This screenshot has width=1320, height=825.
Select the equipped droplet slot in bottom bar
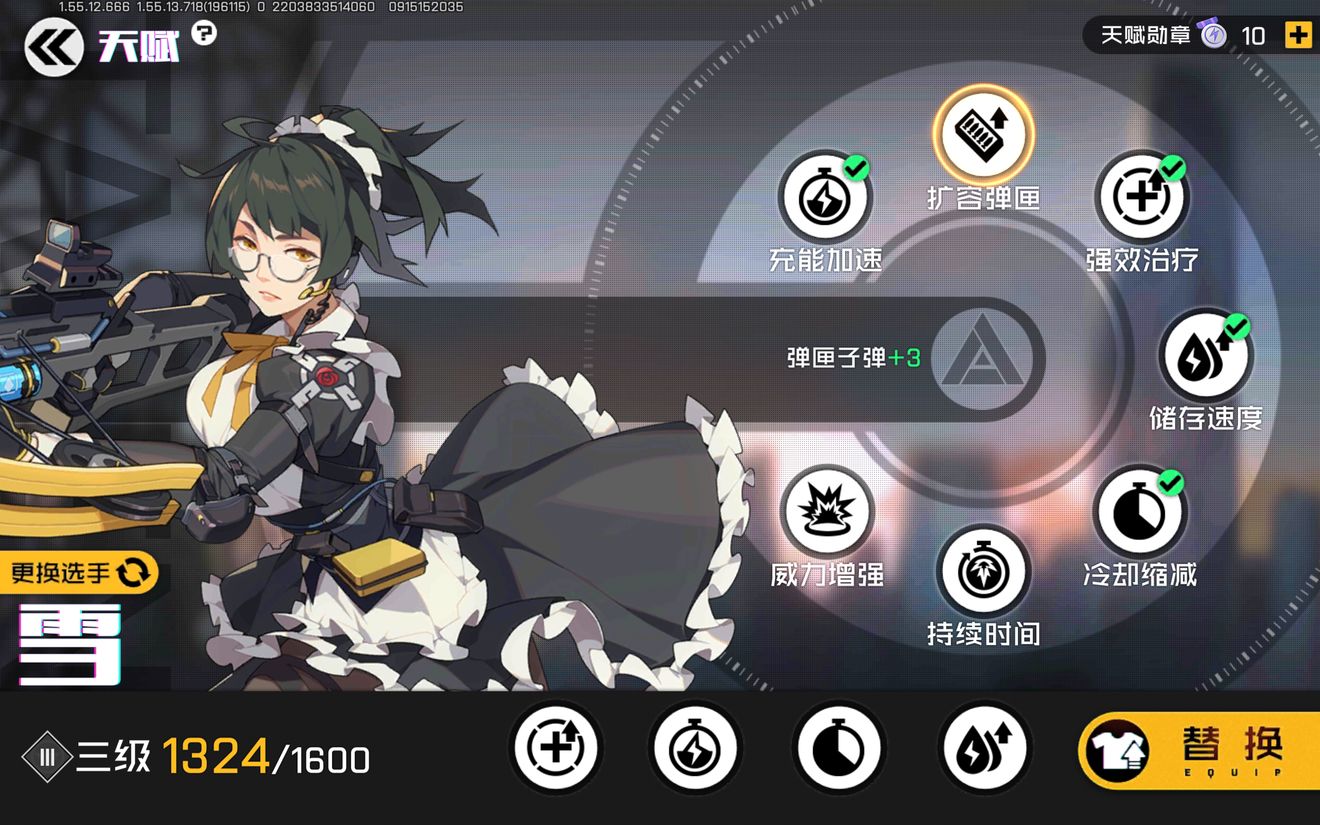click(984, 748)
